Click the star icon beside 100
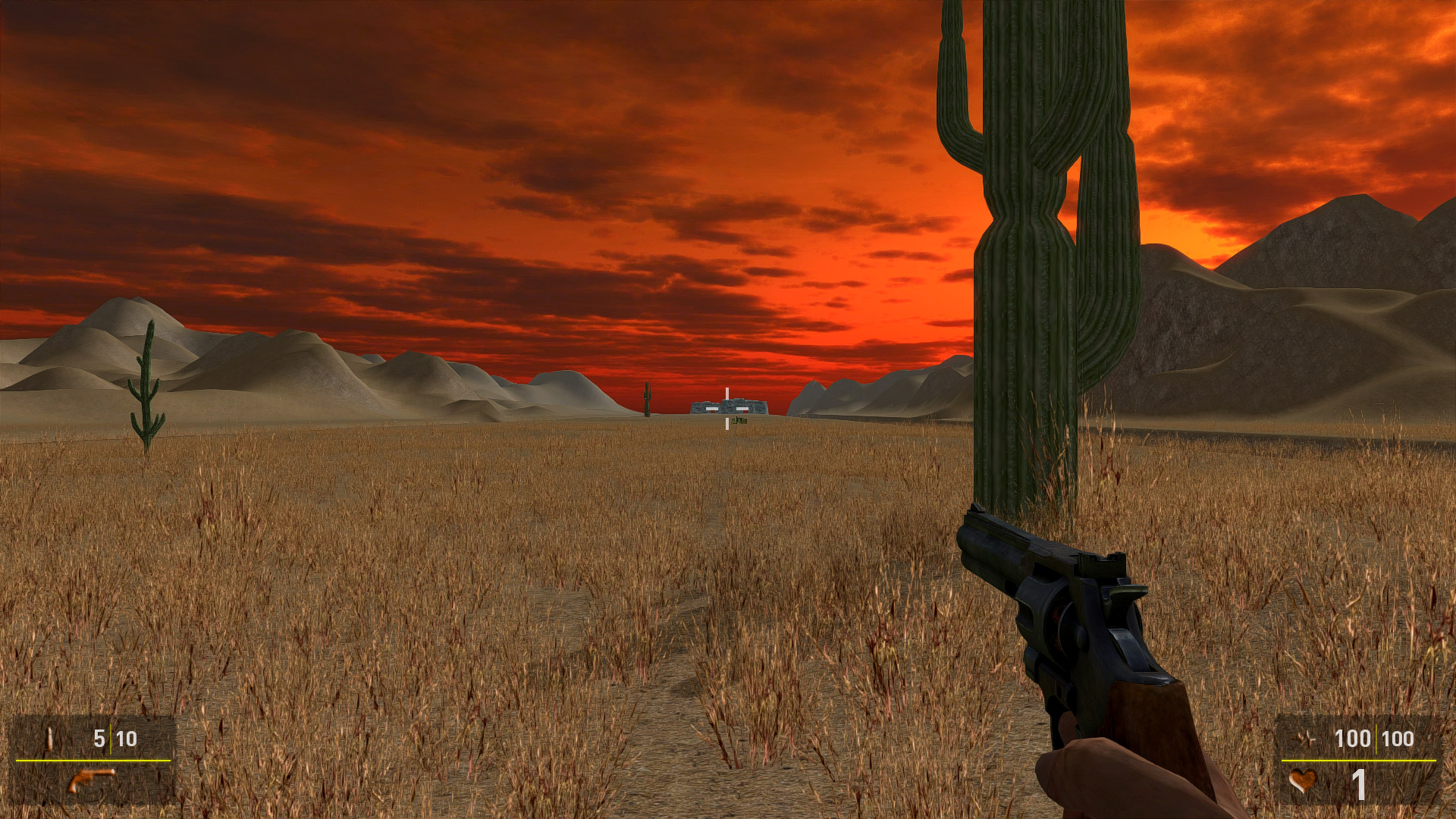This screenshot has height=819, width=1456. tap(1306, 738)
